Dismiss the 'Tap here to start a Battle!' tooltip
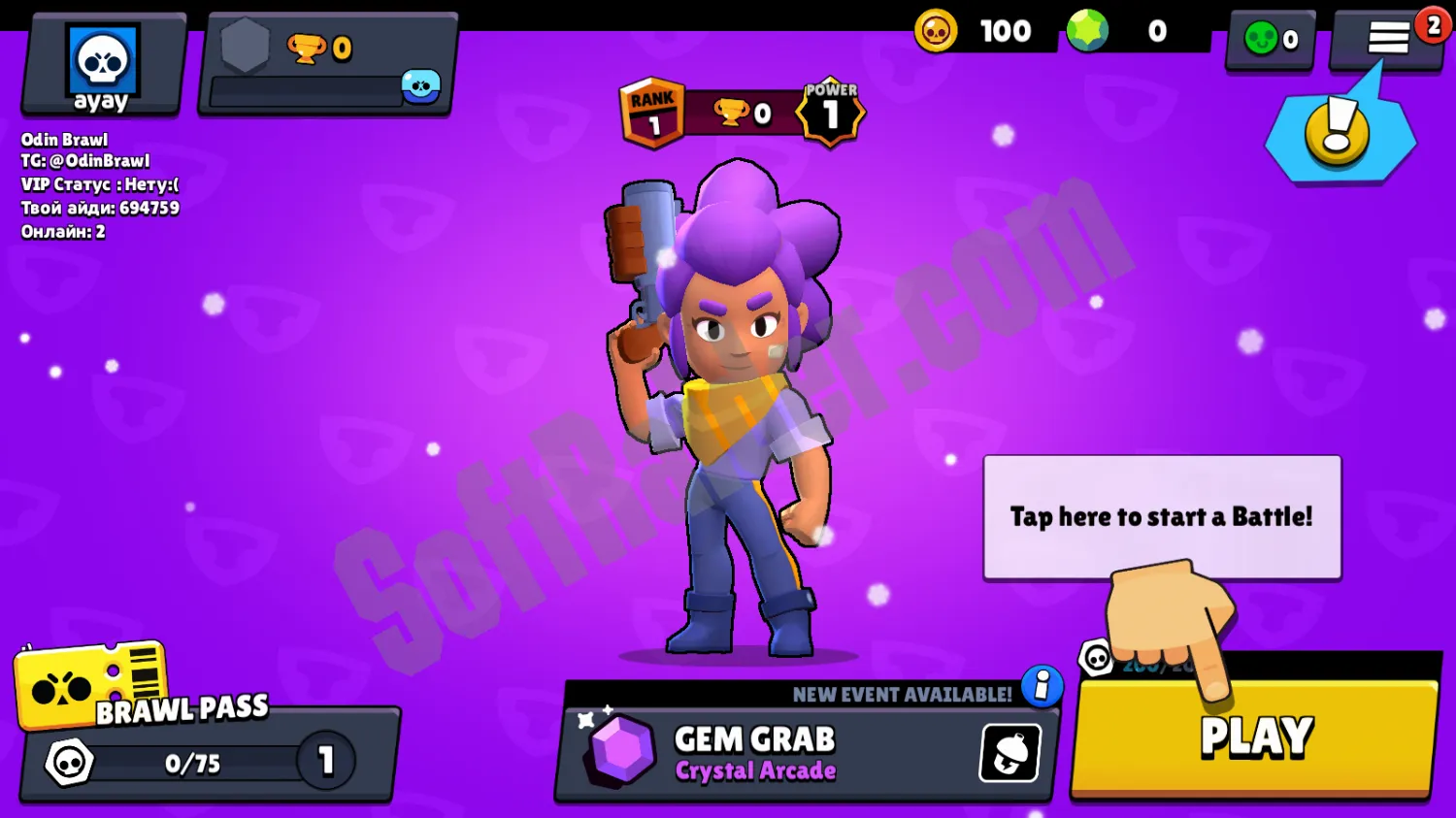 (1162, 516)
